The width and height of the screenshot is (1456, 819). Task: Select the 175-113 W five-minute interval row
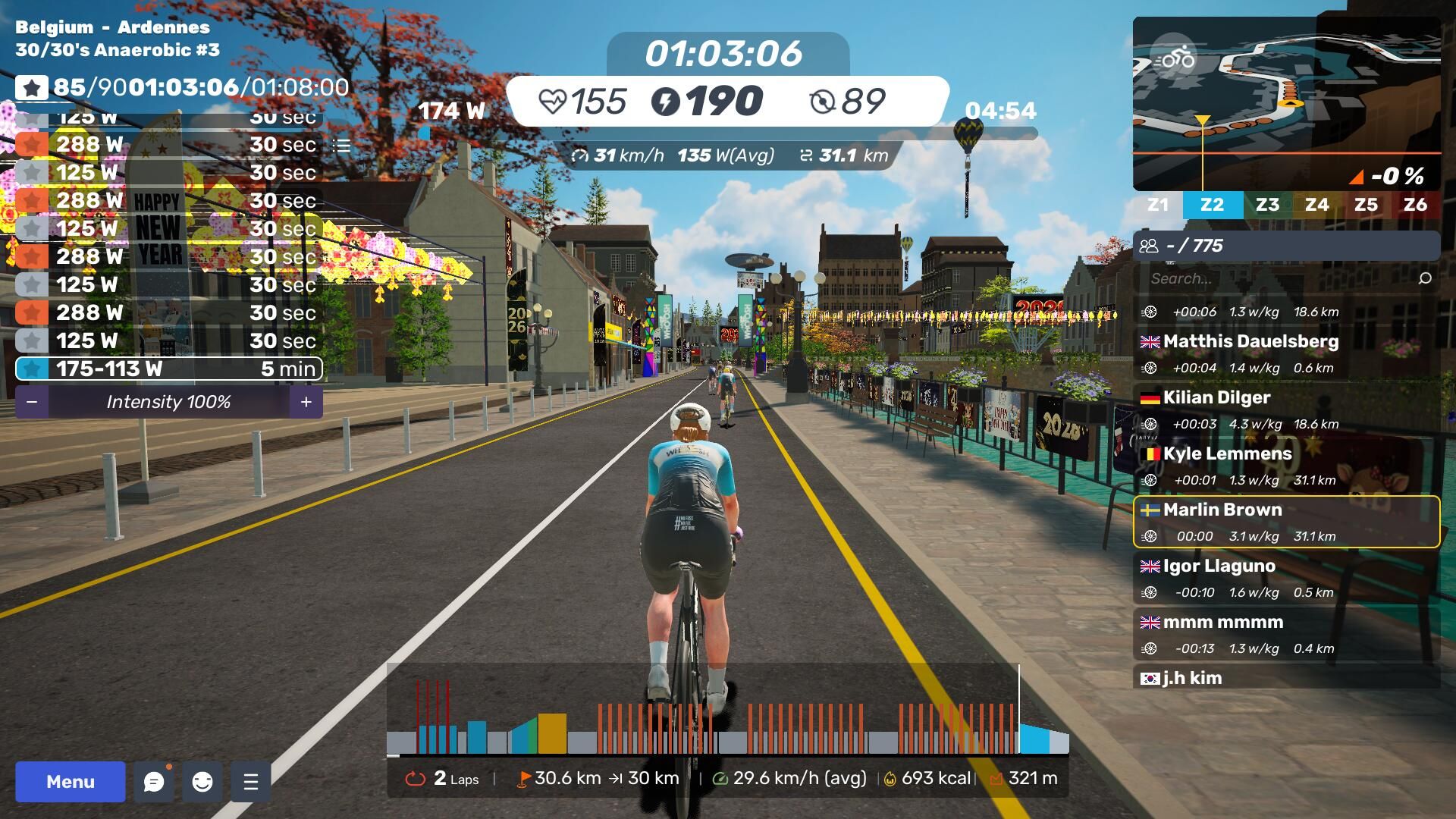click(x=168, y=369)
